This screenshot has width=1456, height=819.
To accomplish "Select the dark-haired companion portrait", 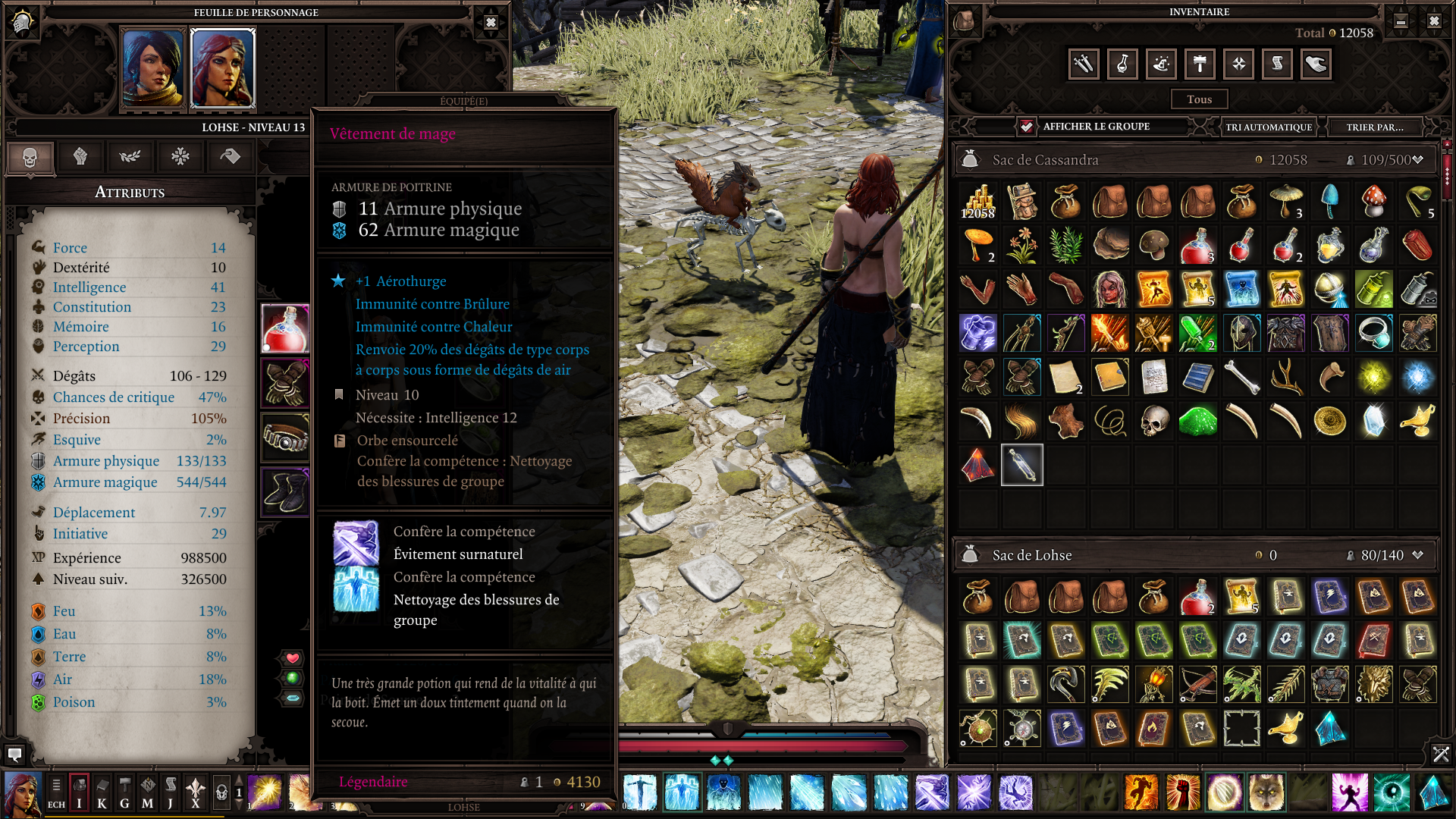I will [154, 68].
